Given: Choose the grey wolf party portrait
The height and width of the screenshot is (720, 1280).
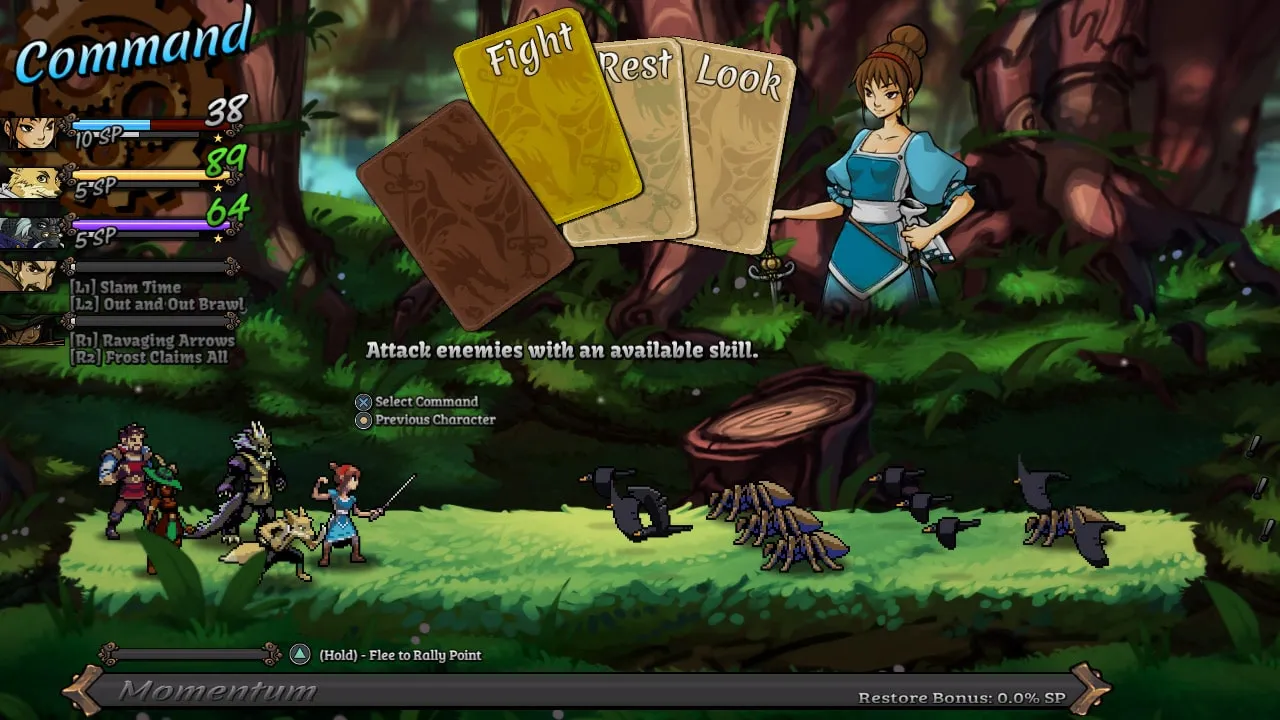Looking at the screenshot, I should tap(29, 233).
